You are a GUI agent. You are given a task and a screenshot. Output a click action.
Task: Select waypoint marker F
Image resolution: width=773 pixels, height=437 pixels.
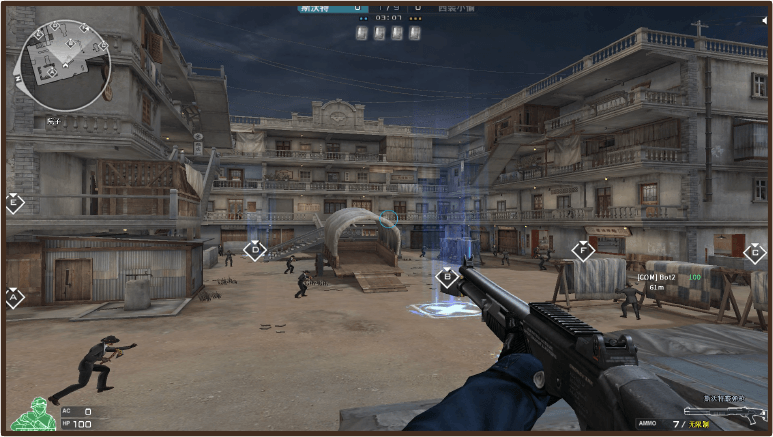[x=583, y=250]
